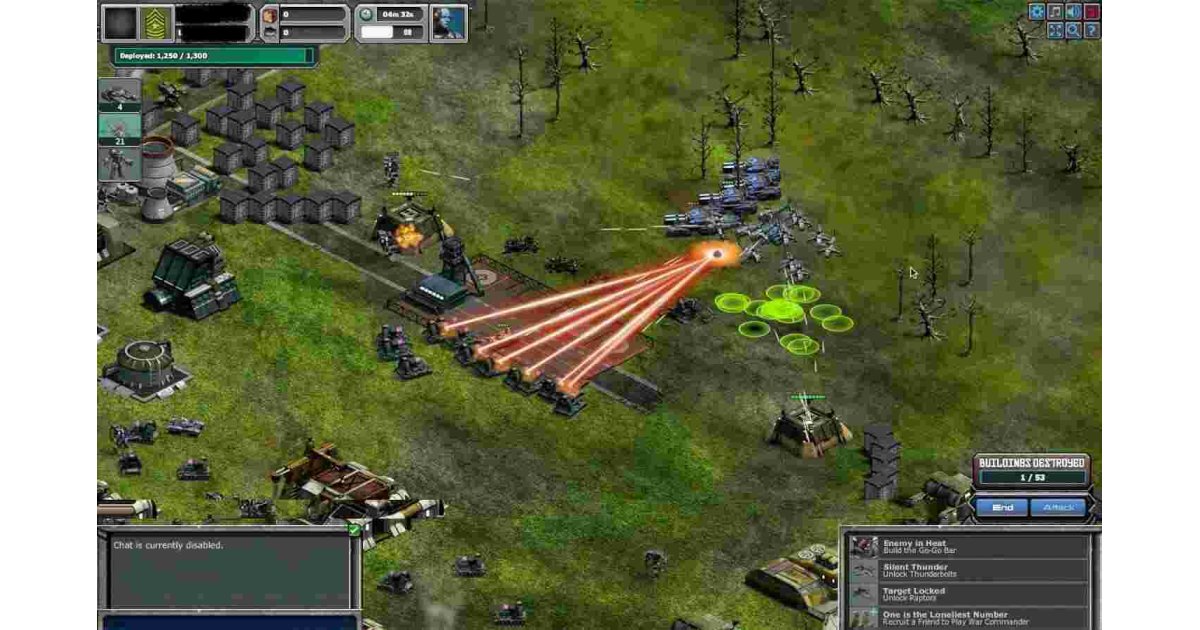Switch to fullscreen with the arrows icon
Screen dimensions: 1200x630
point(1055,30)
